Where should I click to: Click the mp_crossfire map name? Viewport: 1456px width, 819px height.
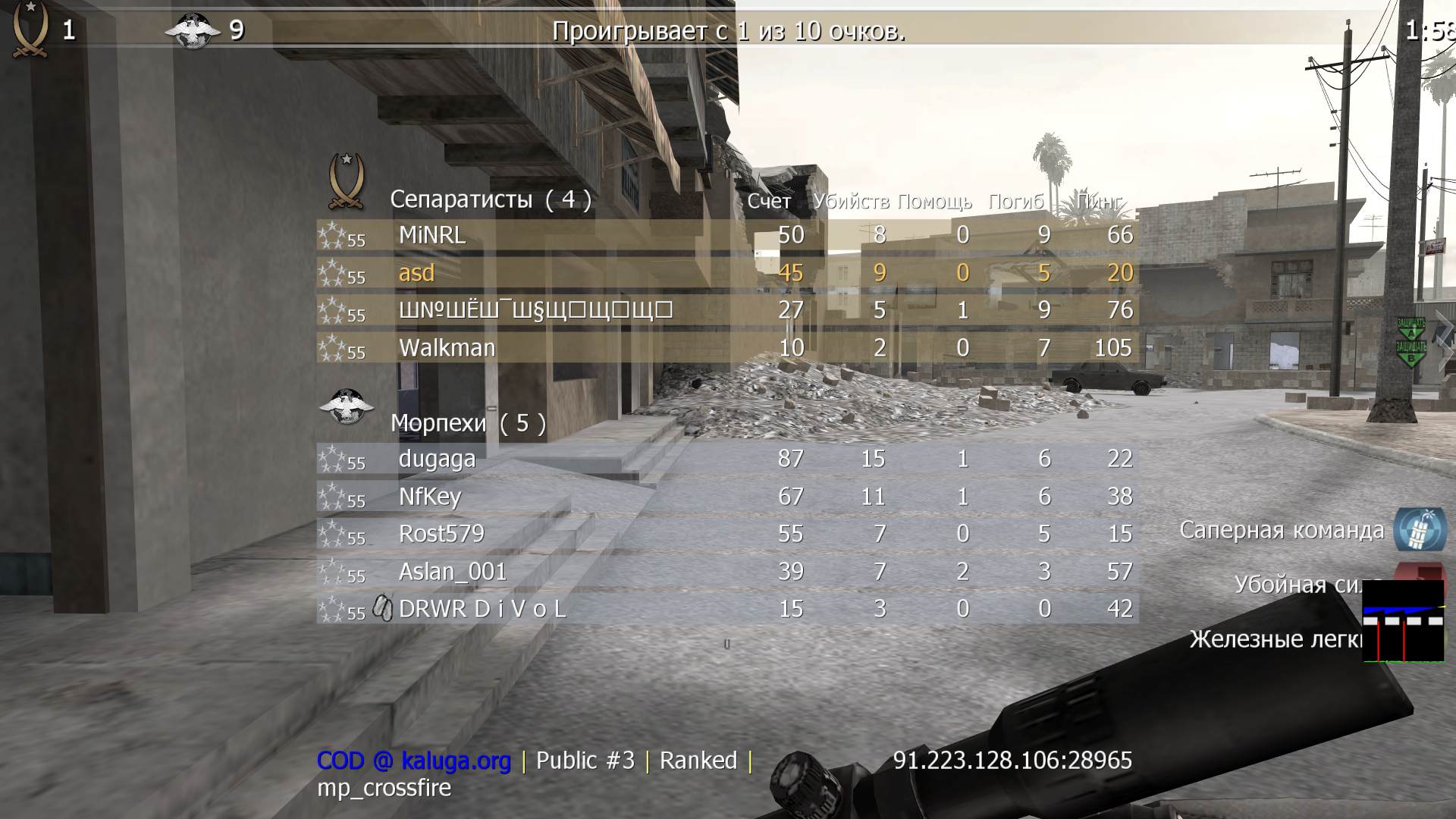point(385,789)
